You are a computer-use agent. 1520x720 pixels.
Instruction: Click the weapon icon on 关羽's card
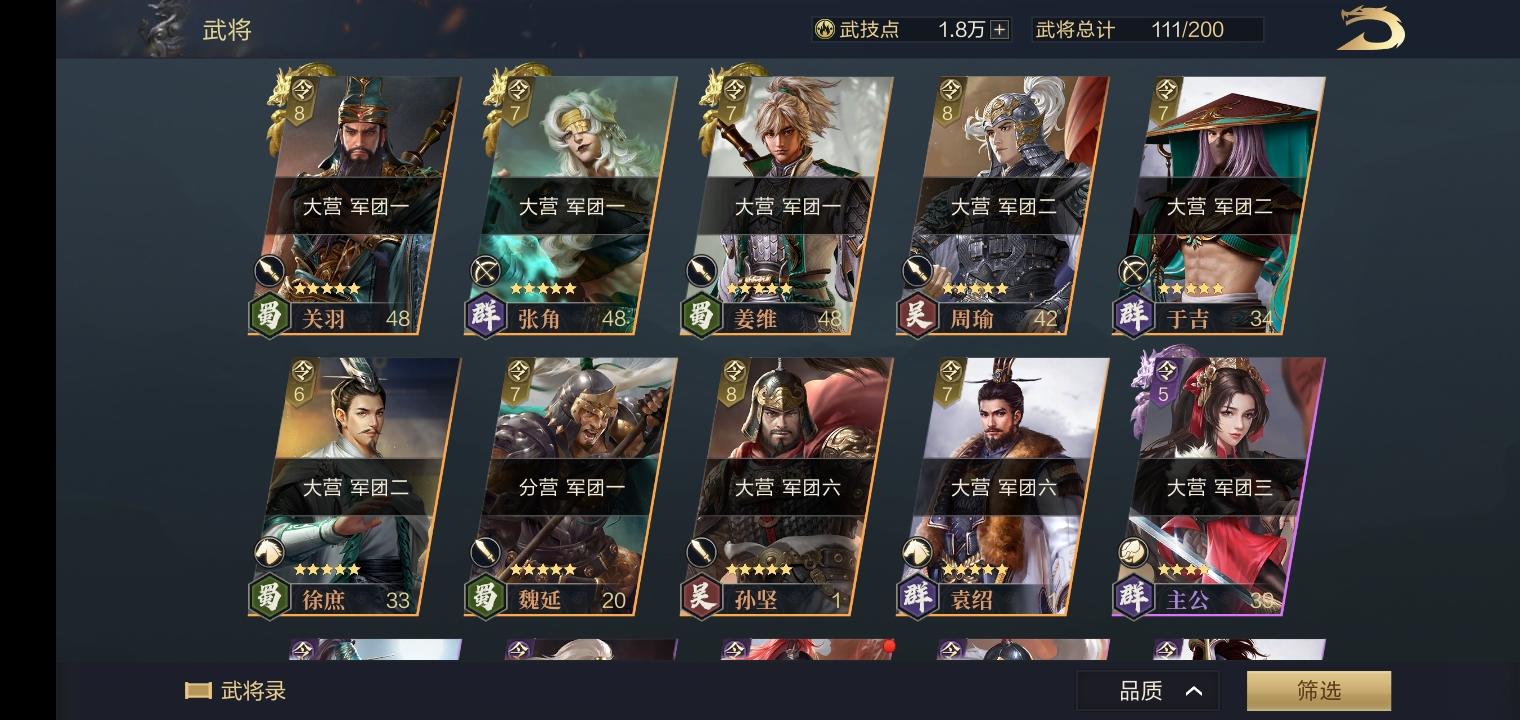[269, 271]
